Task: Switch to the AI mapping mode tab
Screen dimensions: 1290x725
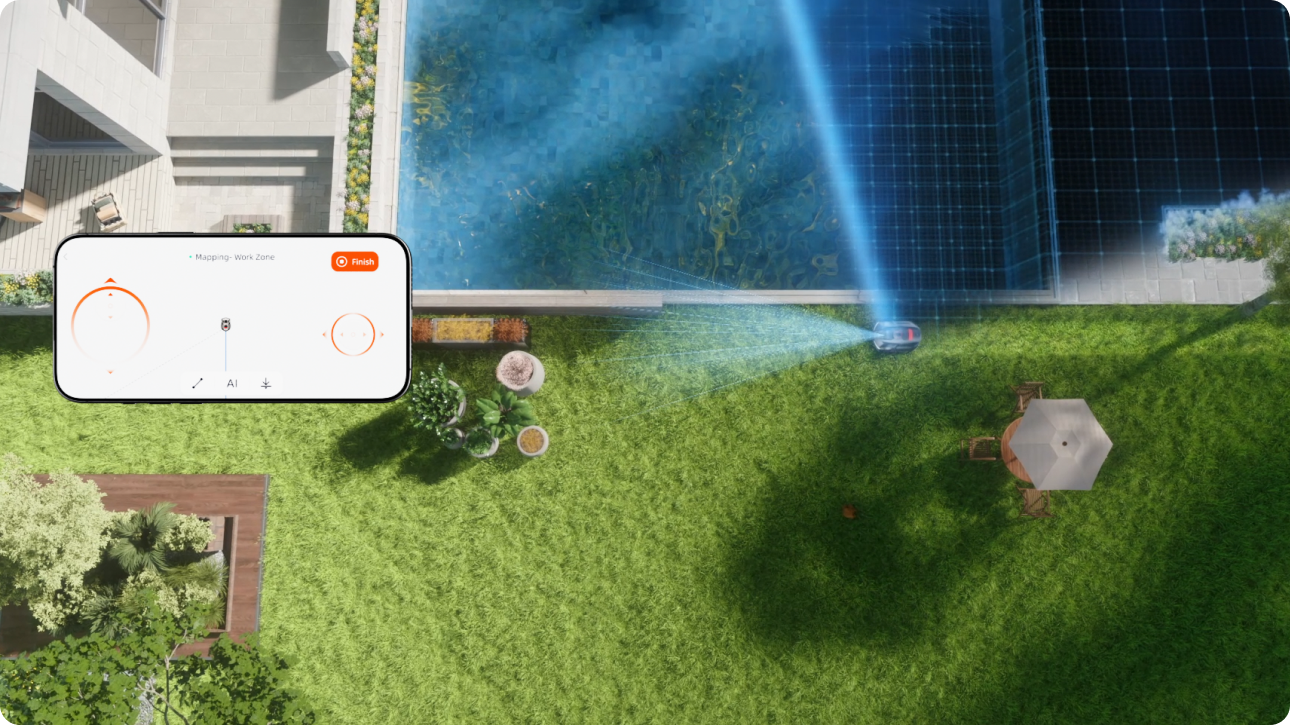Action: click(x=233, y=383)
